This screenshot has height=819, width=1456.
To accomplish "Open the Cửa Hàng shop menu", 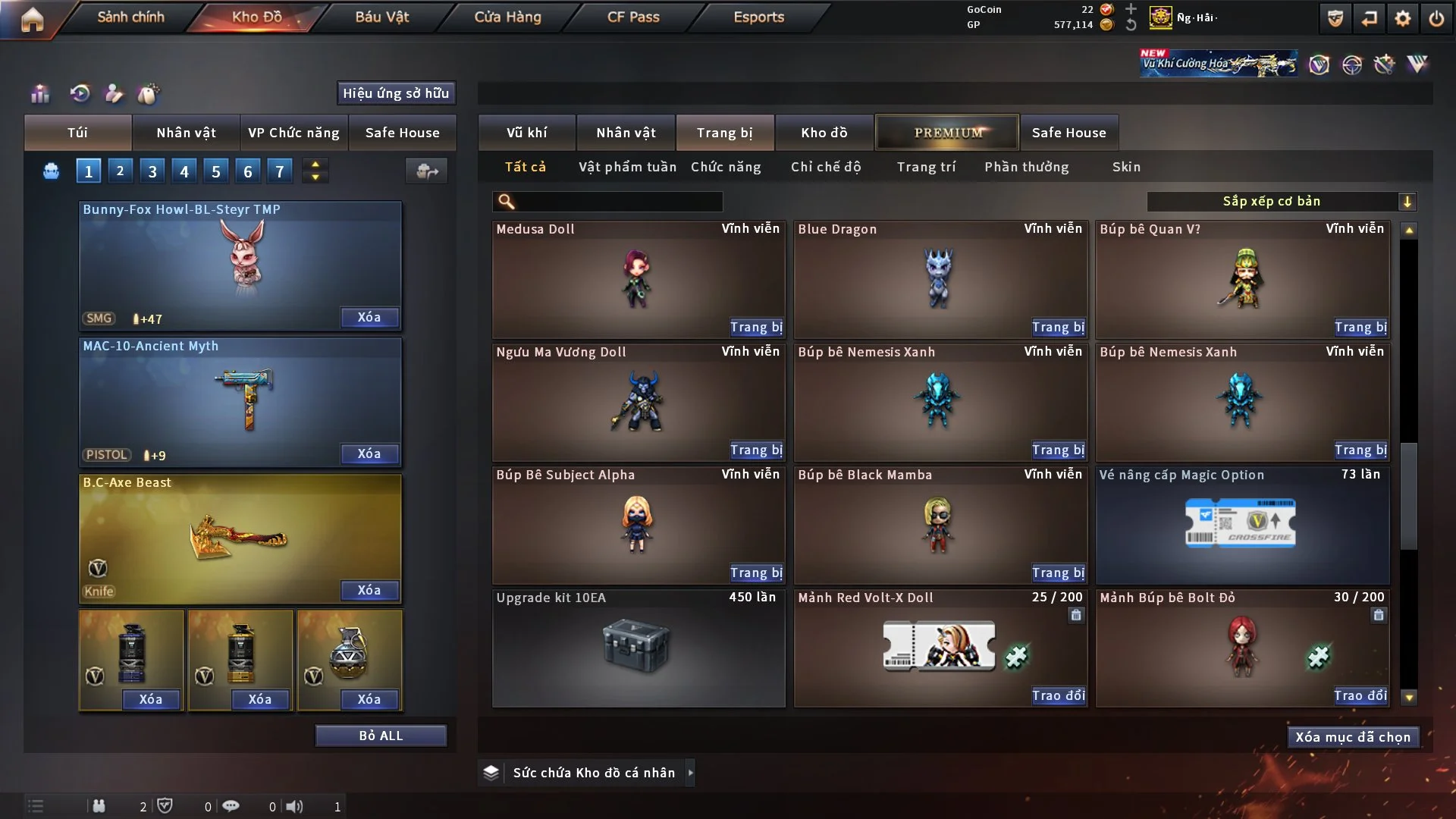I will [x=507, y=17].
